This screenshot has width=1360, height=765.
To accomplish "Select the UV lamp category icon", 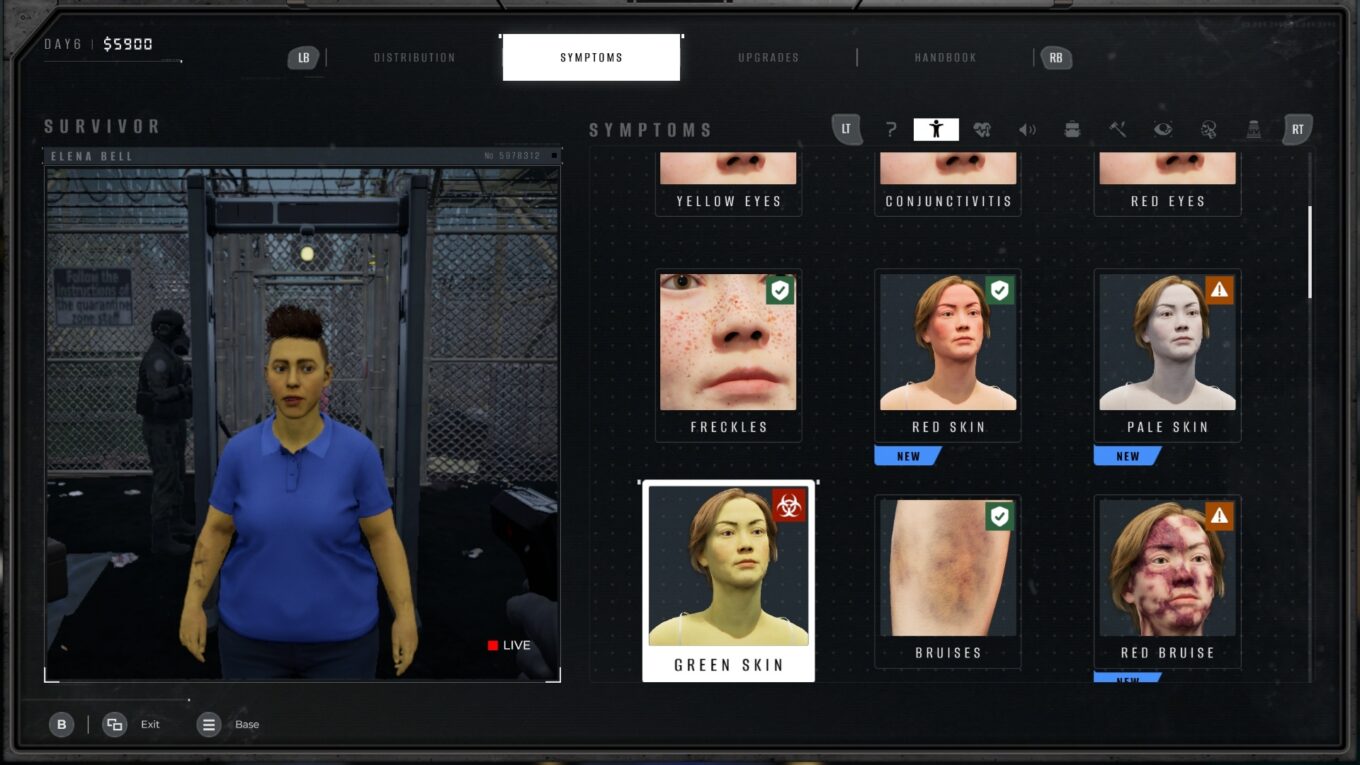I will (x=1253, y=129).
